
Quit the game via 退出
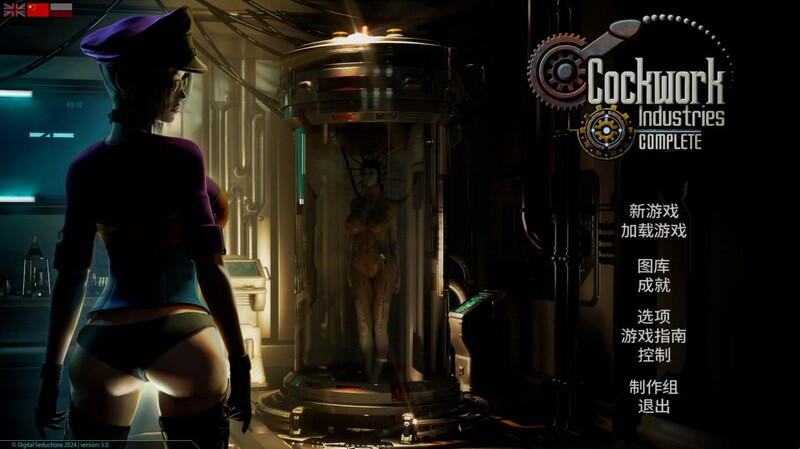(x=653, y=407)
